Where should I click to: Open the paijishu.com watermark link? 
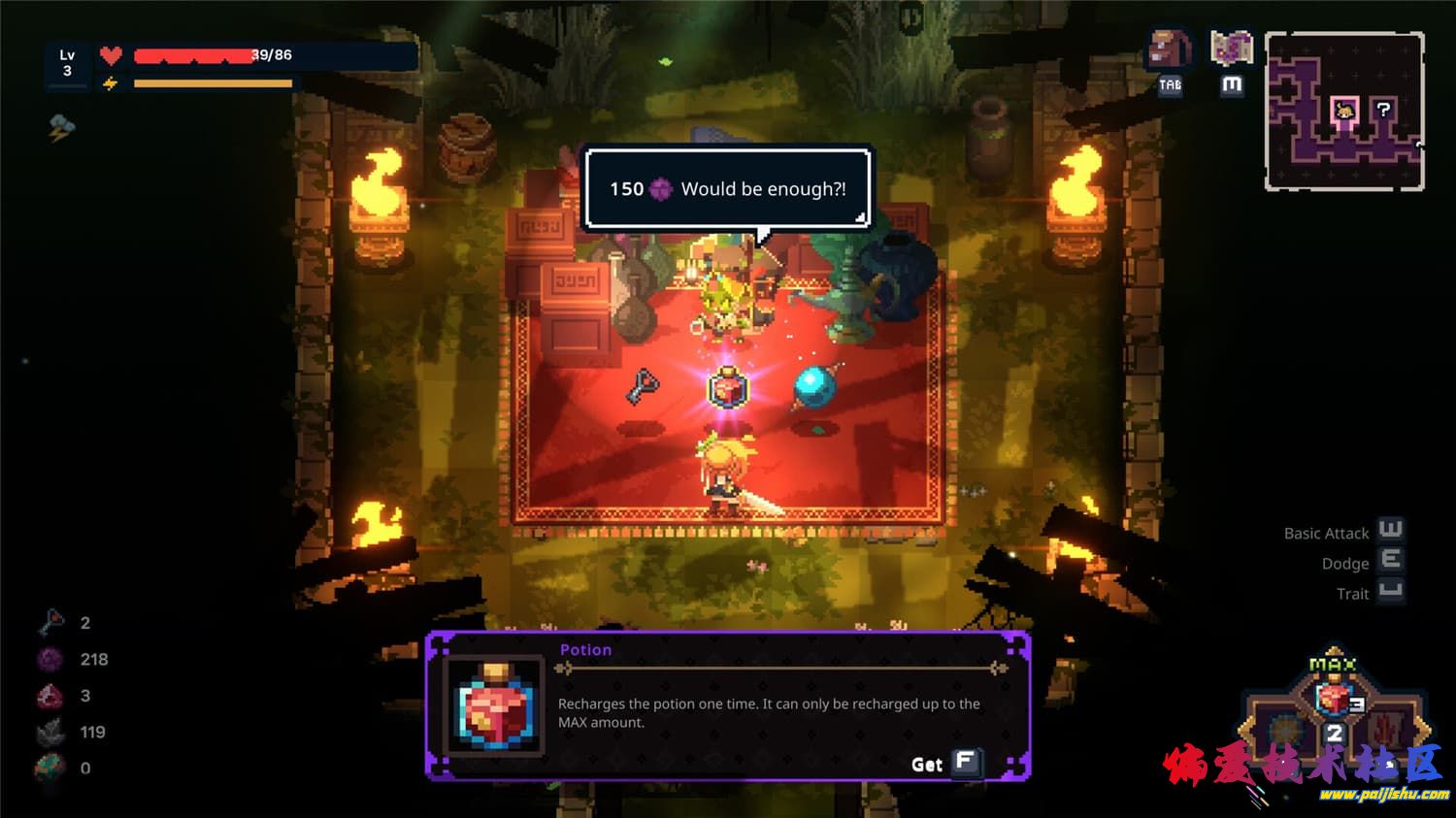tap(1384, 795)
